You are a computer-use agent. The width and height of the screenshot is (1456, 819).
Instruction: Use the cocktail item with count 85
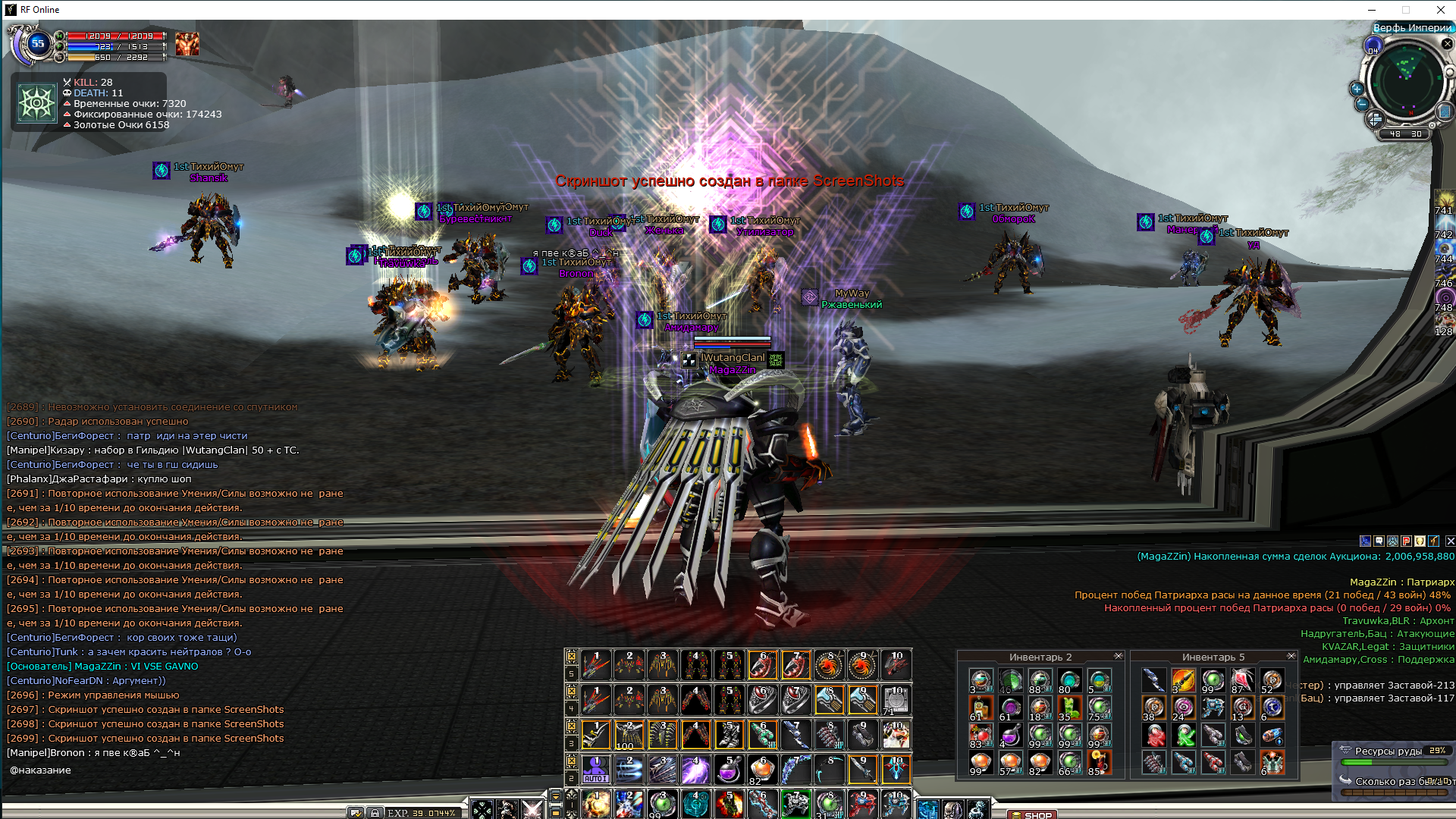coord(1098,762)
